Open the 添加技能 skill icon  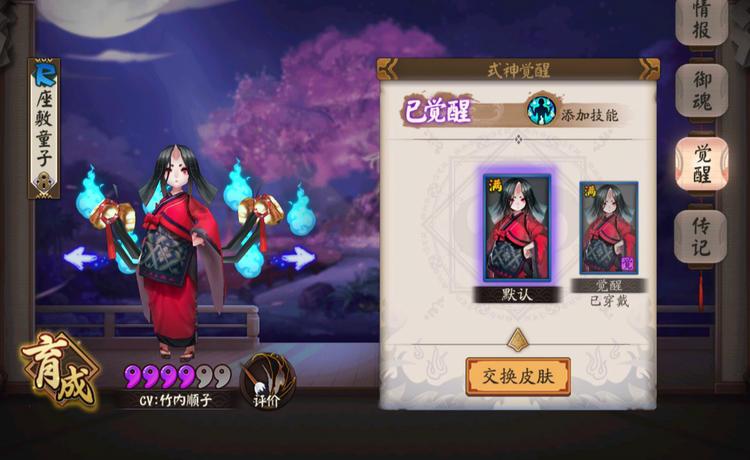coord(543,109)
